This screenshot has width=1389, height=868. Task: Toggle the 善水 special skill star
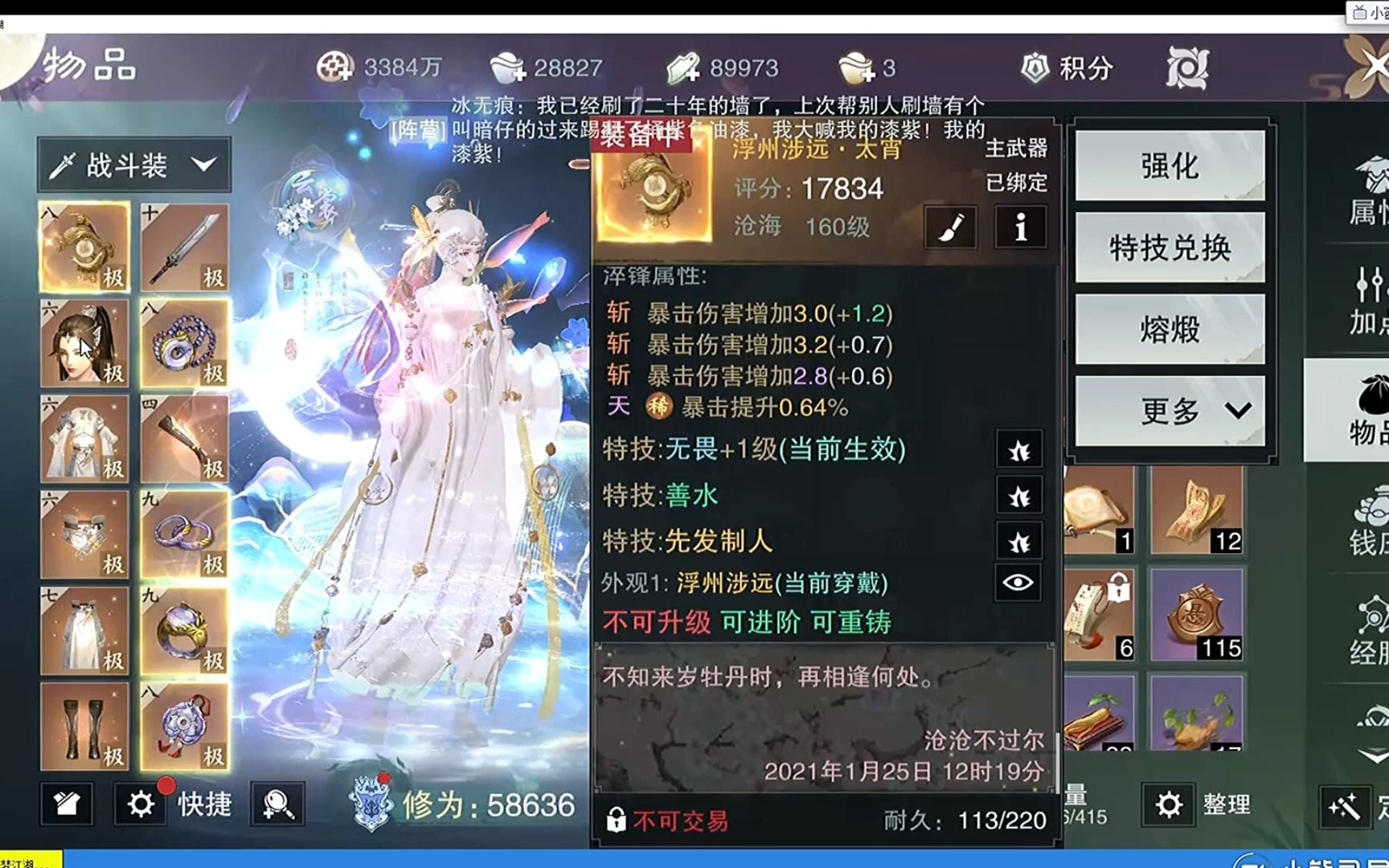coord(1019,497)
